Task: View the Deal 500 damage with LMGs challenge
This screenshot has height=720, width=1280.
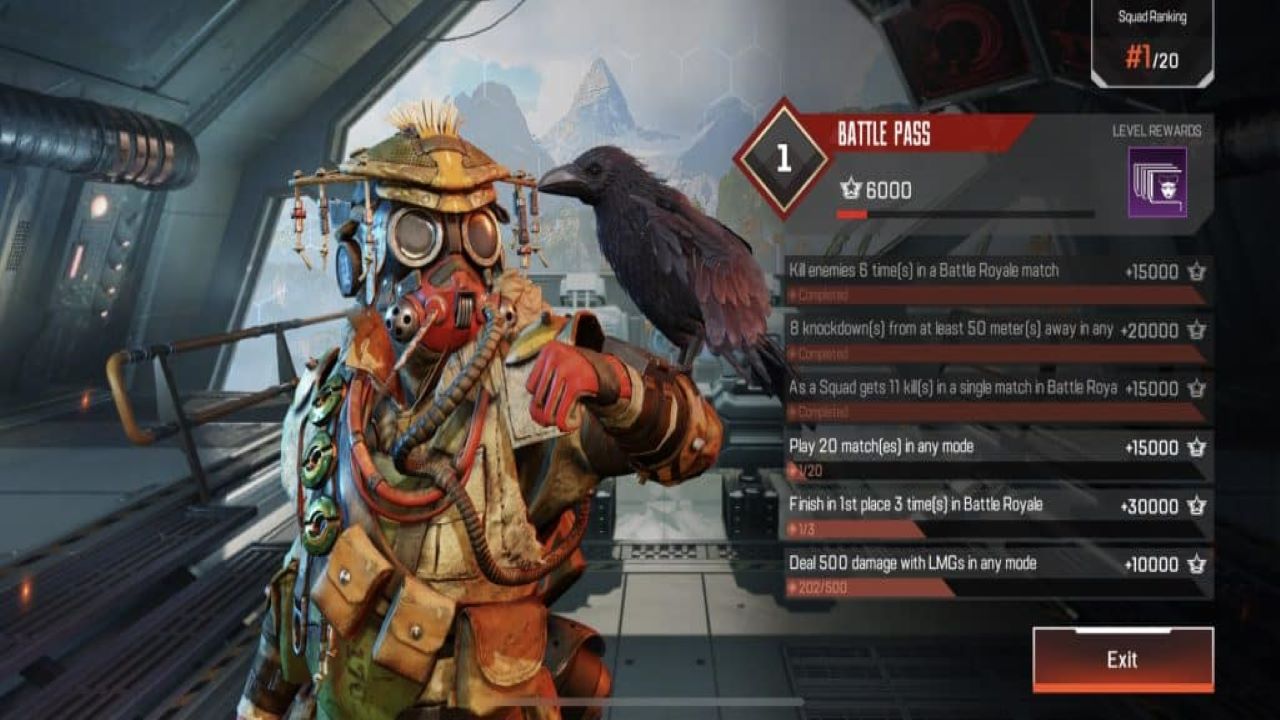Action: 998,573
